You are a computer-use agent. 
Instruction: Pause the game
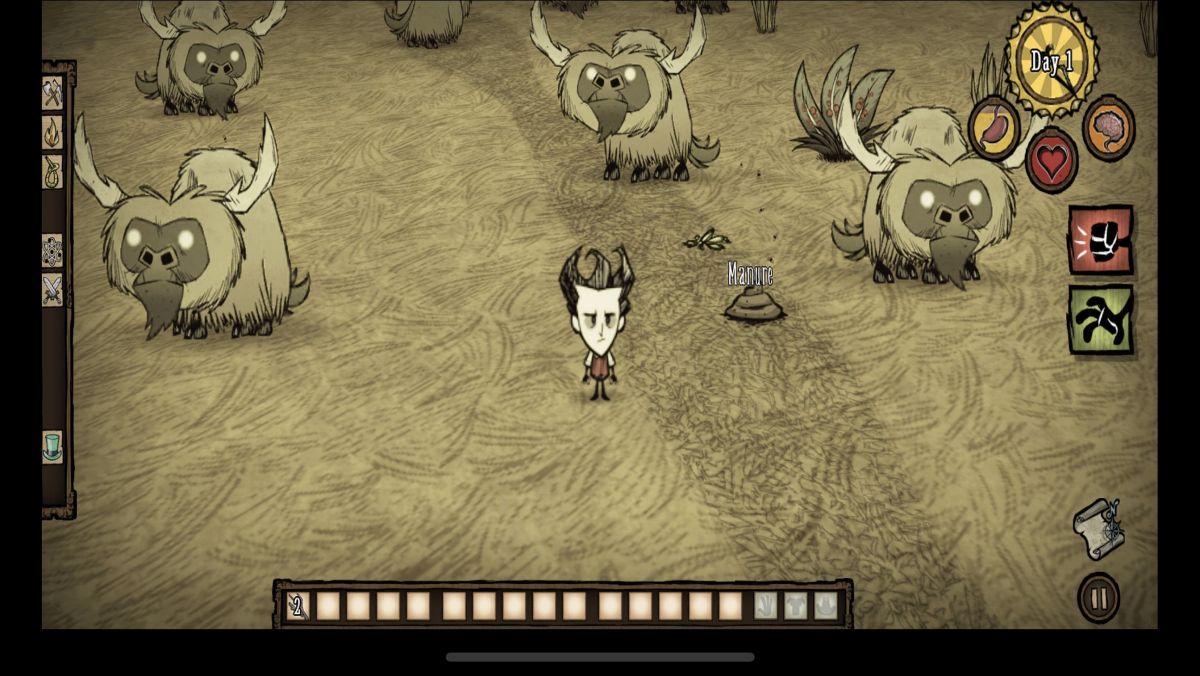(x=1098, y=598)
